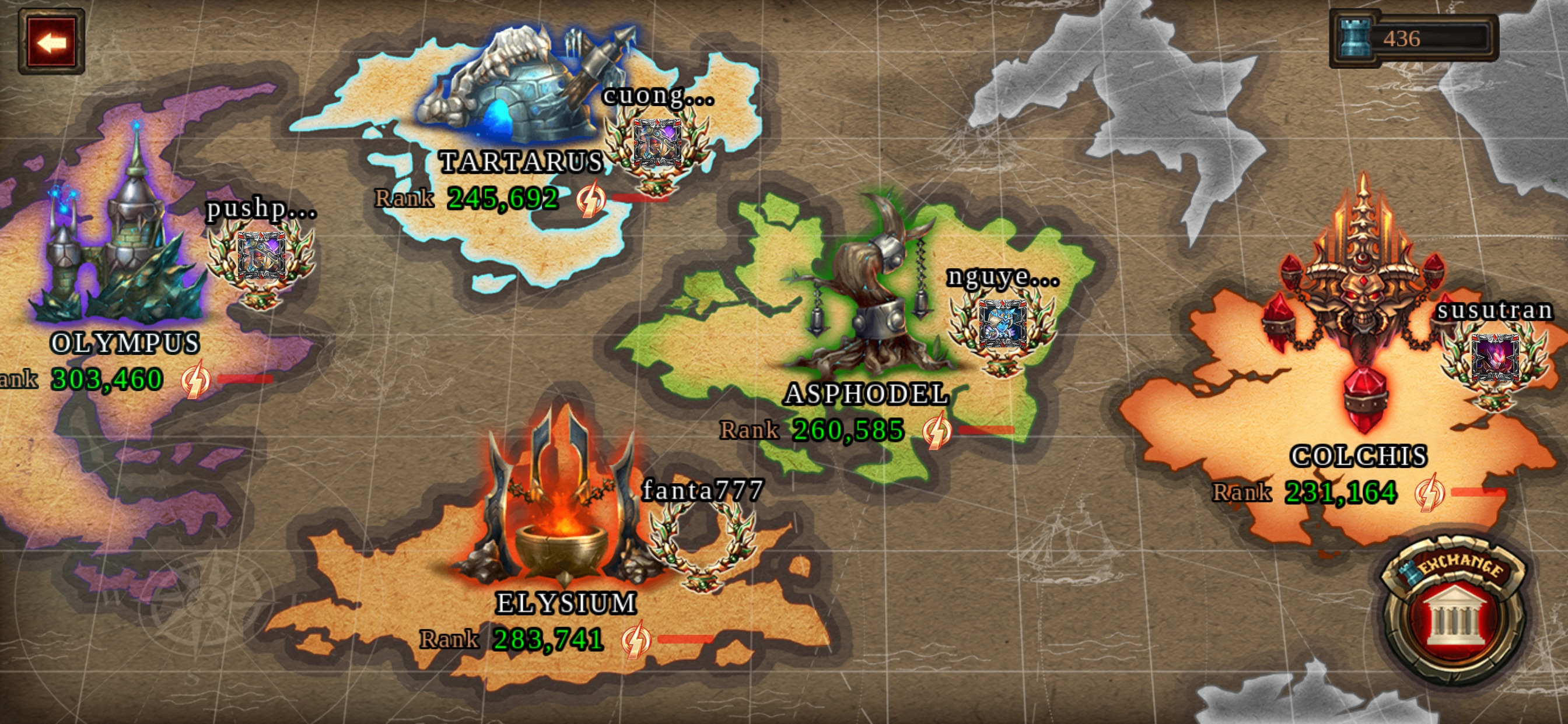The width and height of the screenshot is (1568, 724).
Task: Go back using the red arrow button
Action: [51, 41]
